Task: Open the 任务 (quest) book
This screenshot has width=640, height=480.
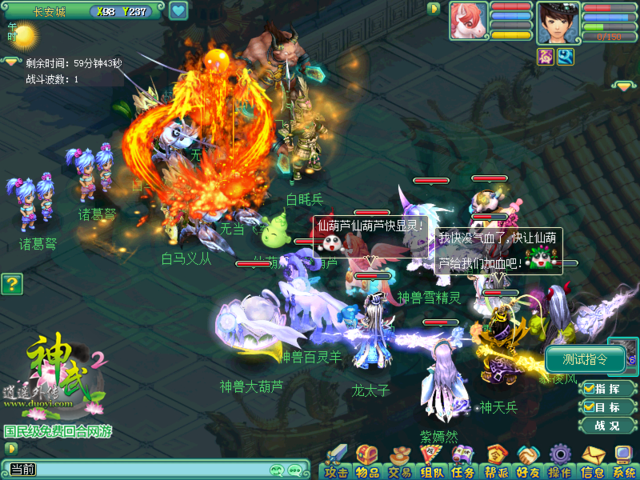Action: tap(463, 461)
